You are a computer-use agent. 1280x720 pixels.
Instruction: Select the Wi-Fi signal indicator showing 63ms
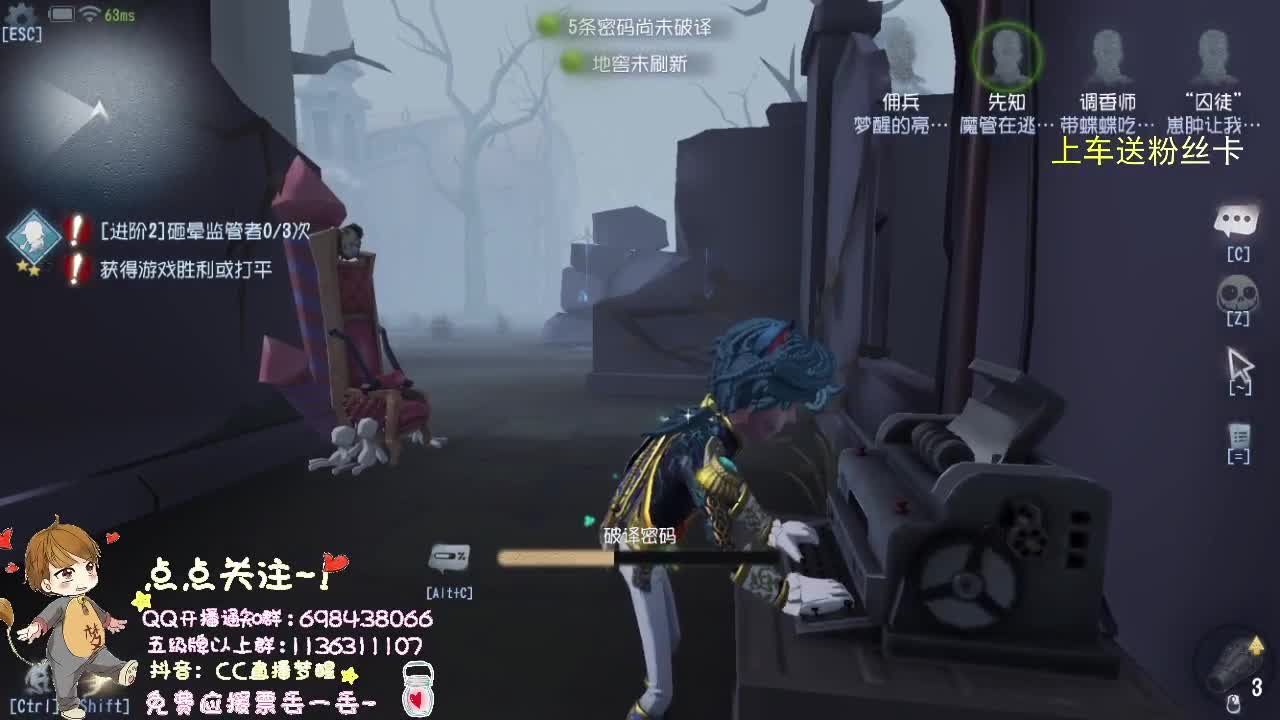pos(95,14)
